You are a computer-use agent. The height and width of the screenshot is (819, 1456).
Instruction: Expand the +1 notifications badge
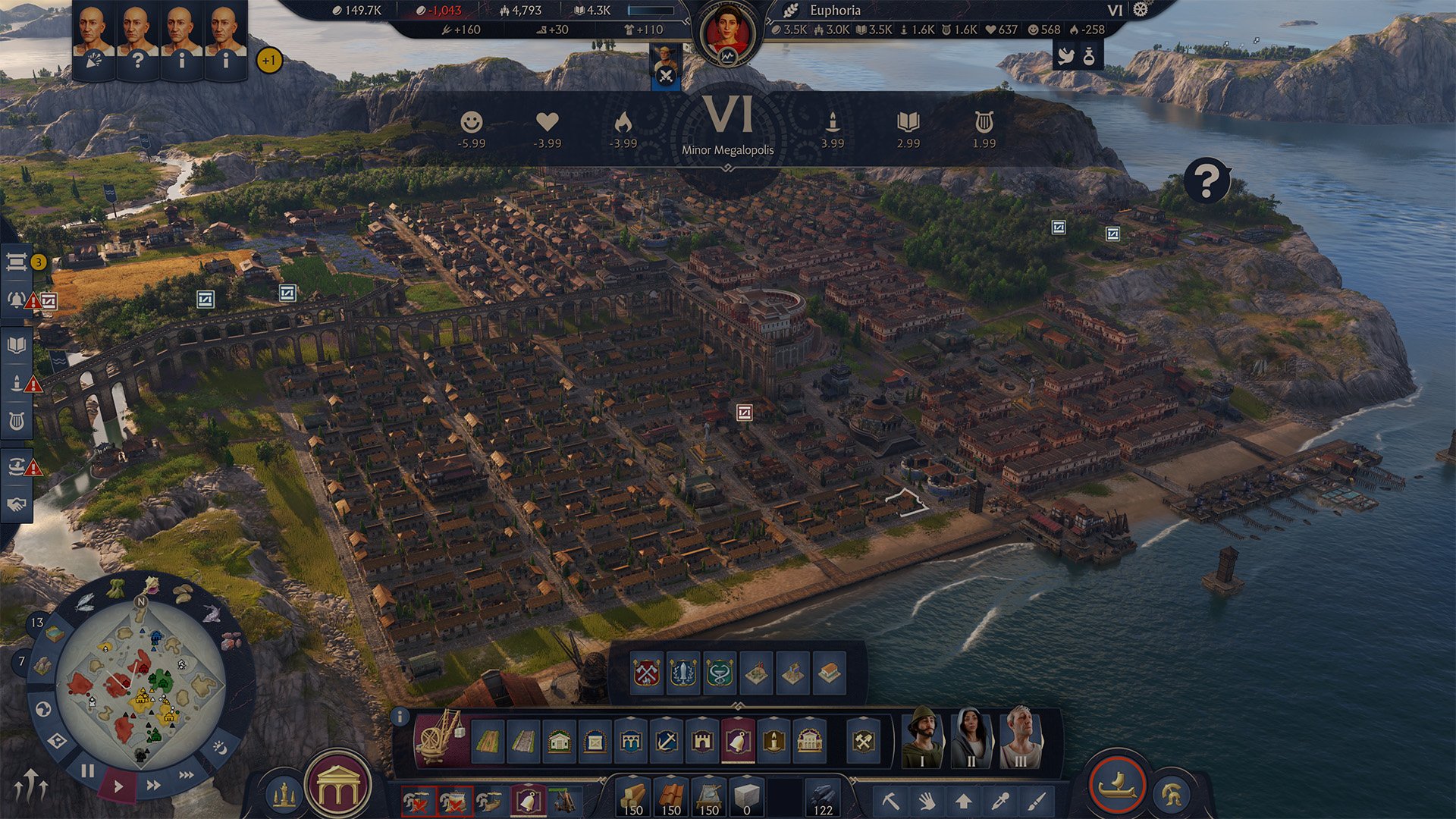coord(269,60)
